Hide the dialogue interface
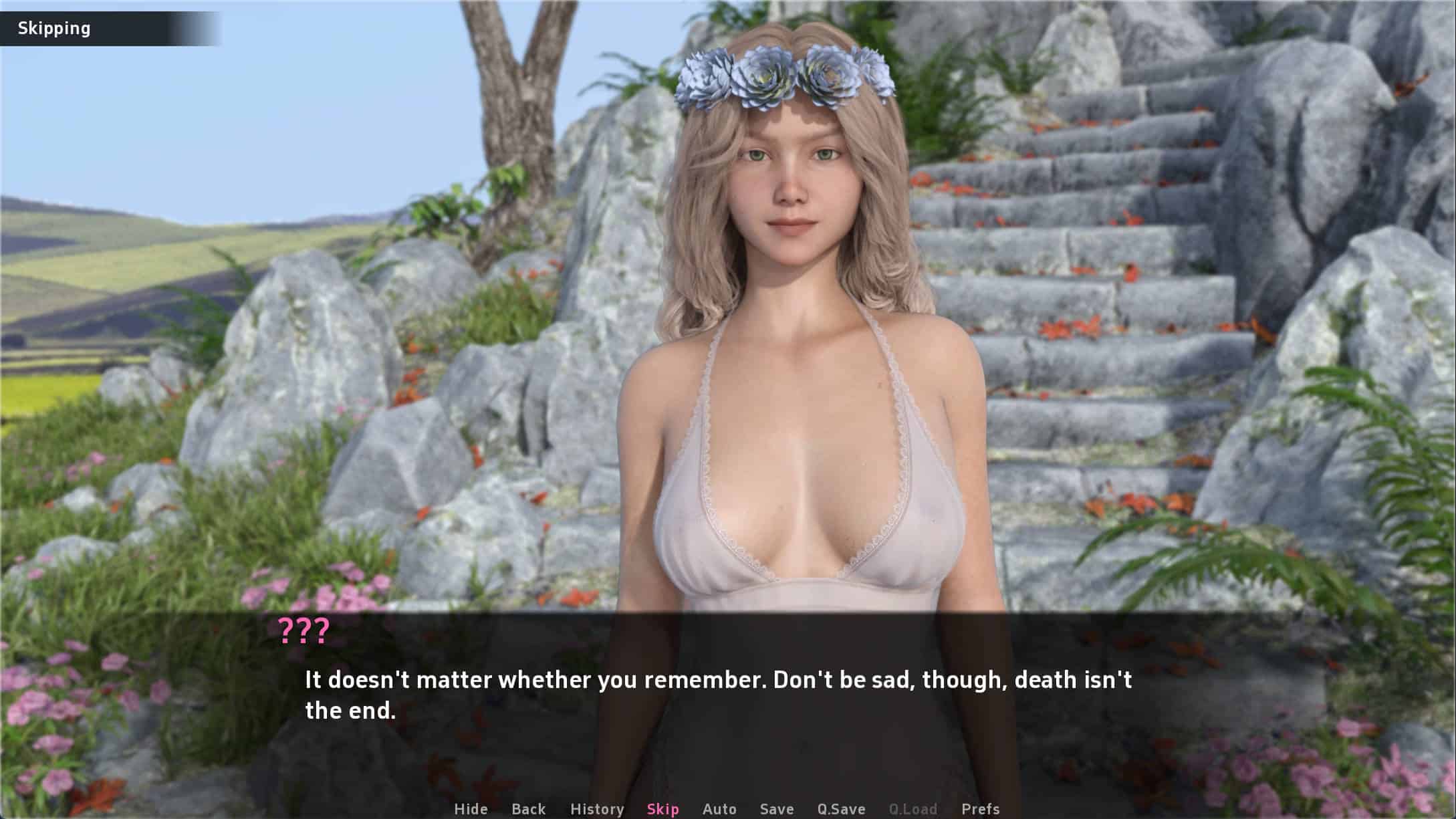The image size is (1456, 819). coord(471,809)
